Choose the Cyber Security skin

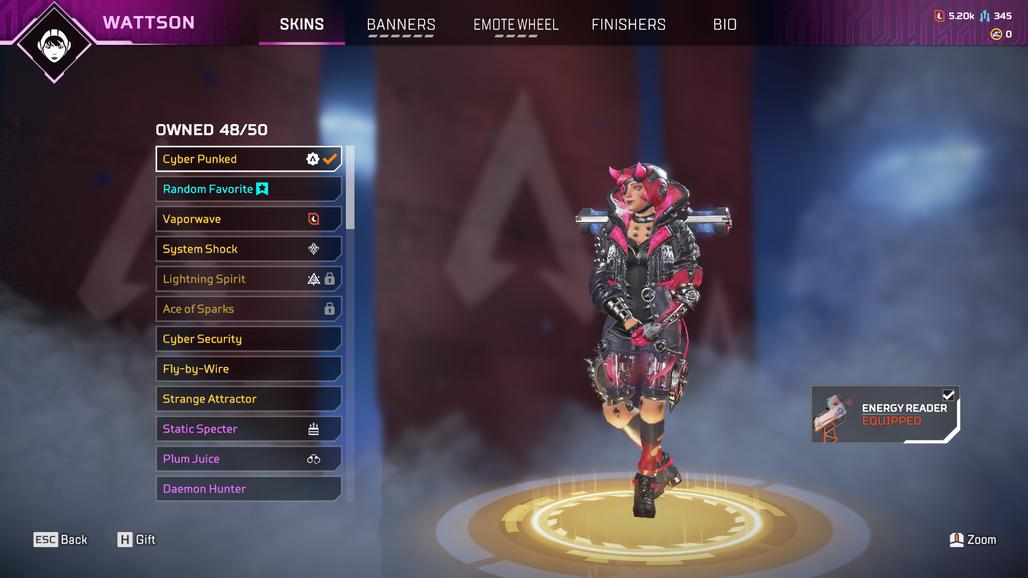pyautogui.click(x=248, y=339)
